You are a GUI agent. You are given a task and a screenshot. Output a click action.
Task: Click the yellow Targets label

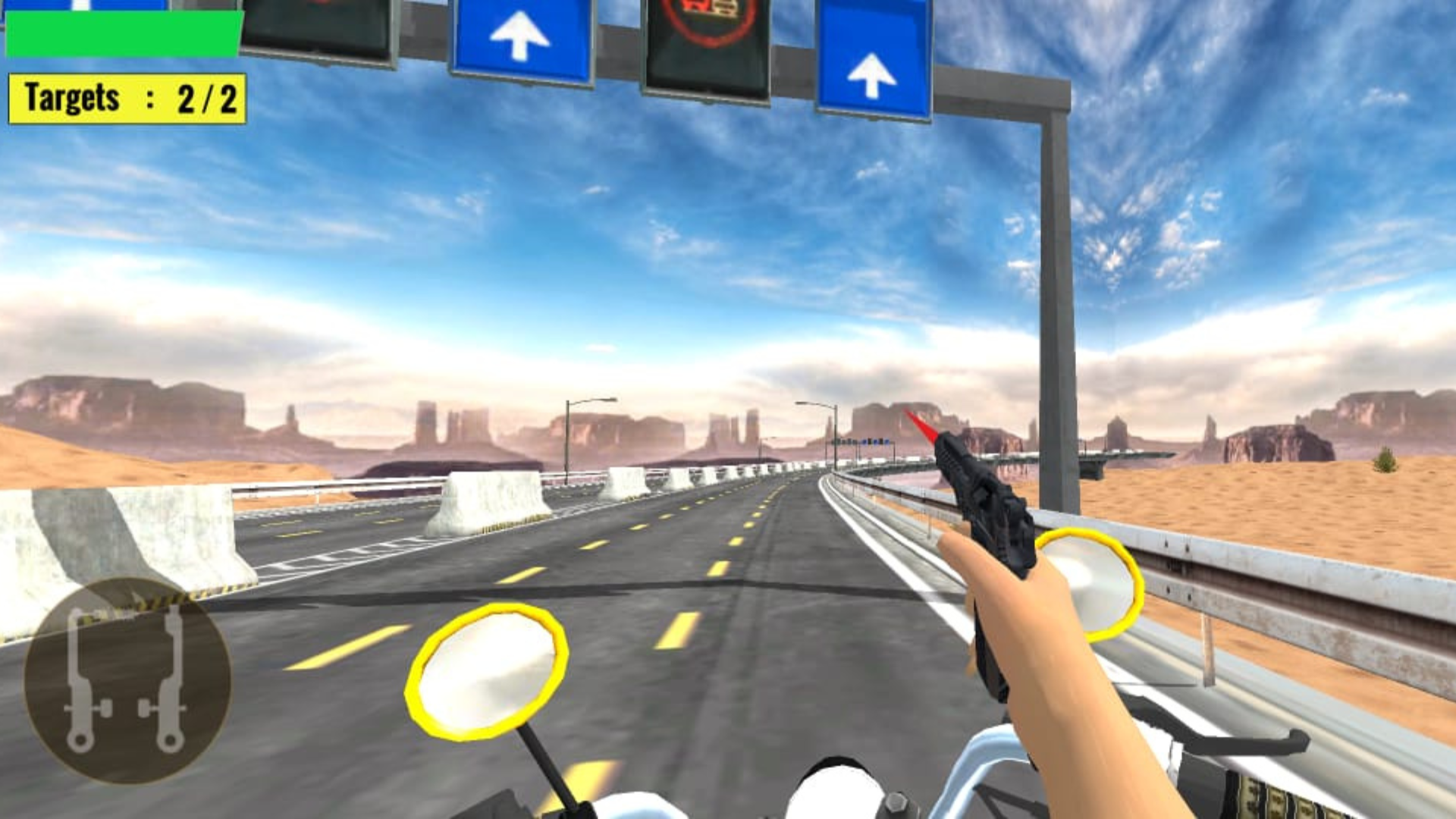72,96
